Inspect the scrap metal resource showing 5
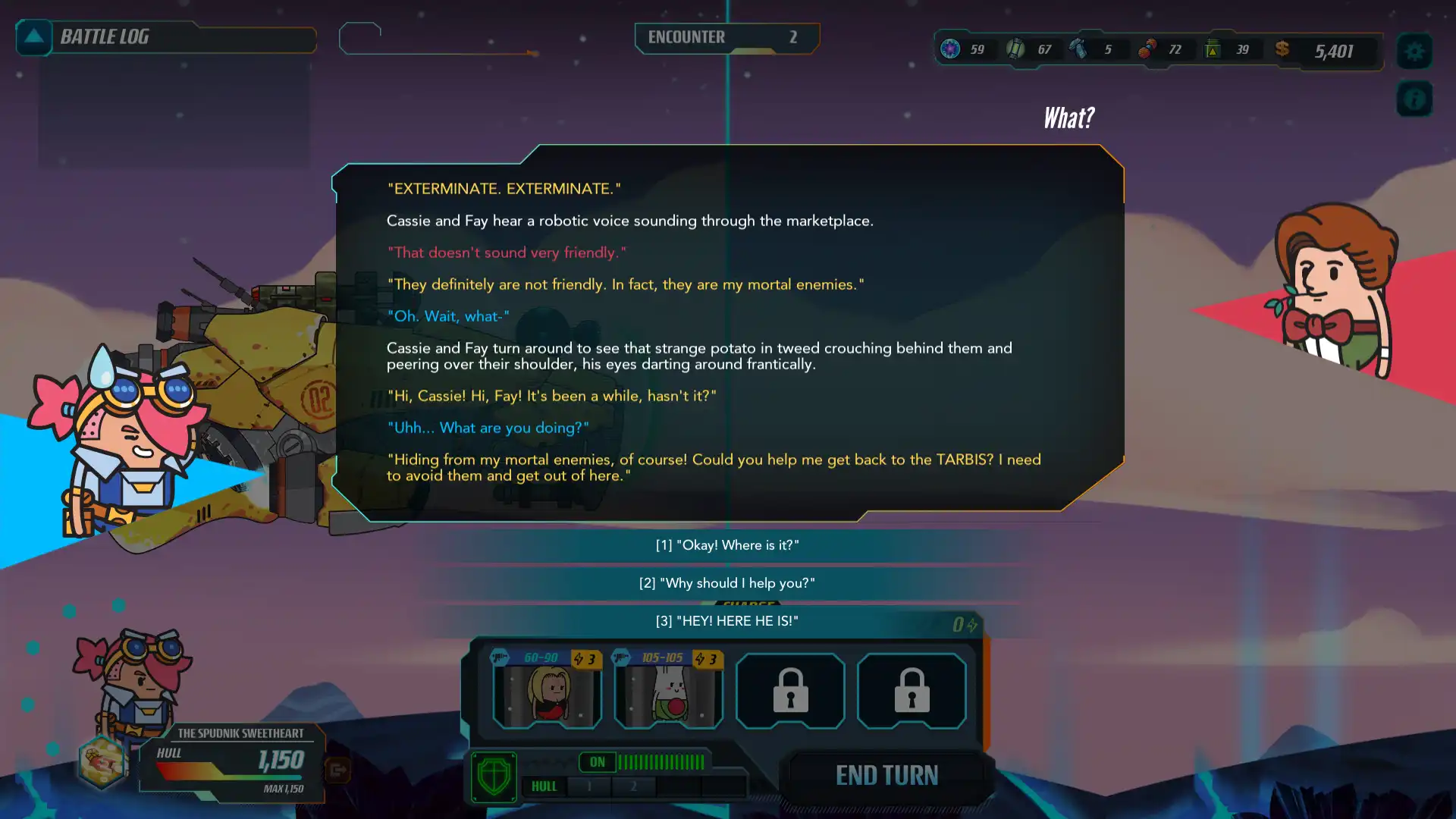Image resolution: width=1456 pixels, height=819 pixels. 1078,49
